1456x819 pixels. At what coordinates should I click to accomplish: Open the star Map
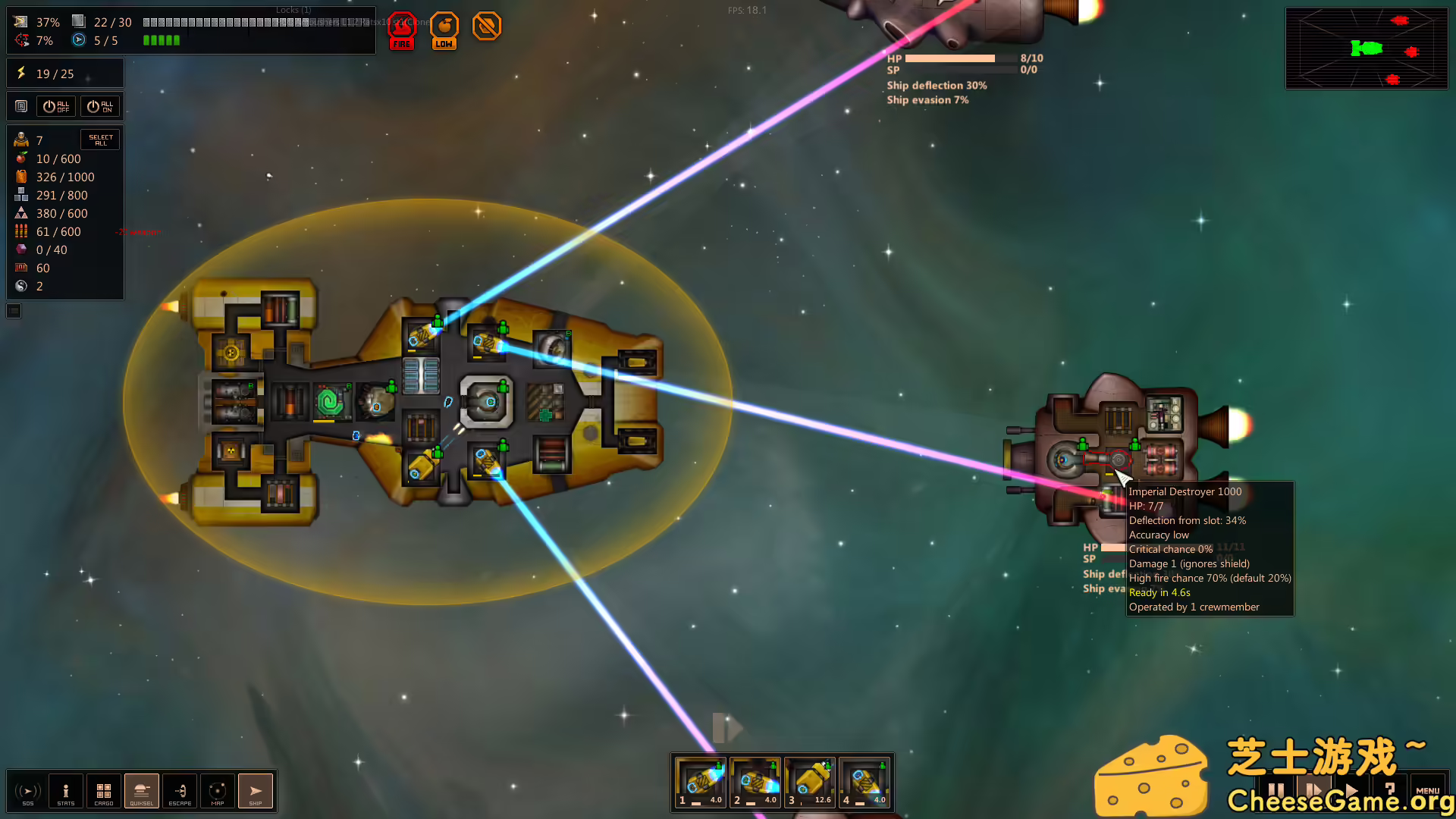218,792
